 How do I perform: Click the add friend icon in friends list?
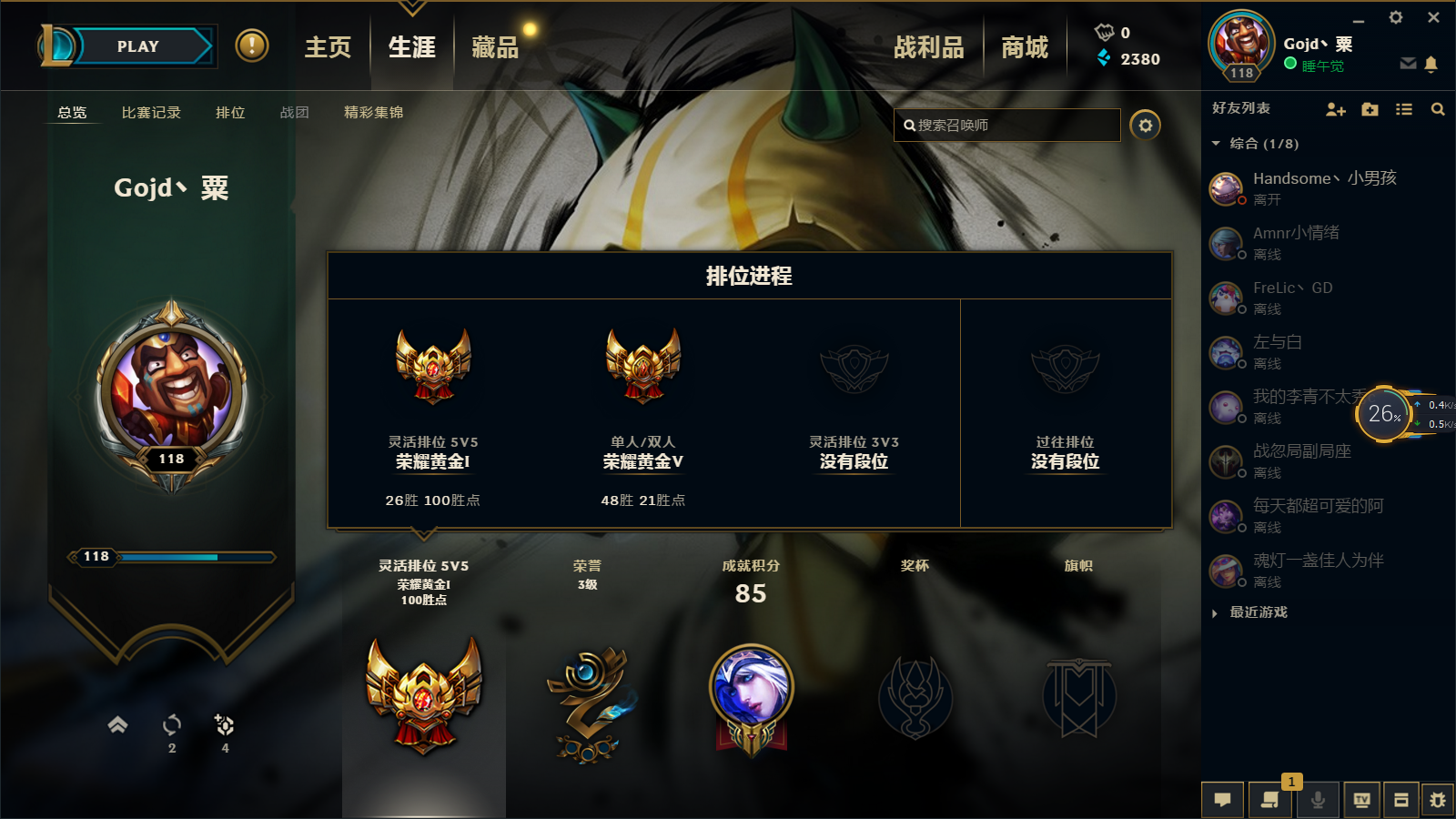pos(1336,110)
